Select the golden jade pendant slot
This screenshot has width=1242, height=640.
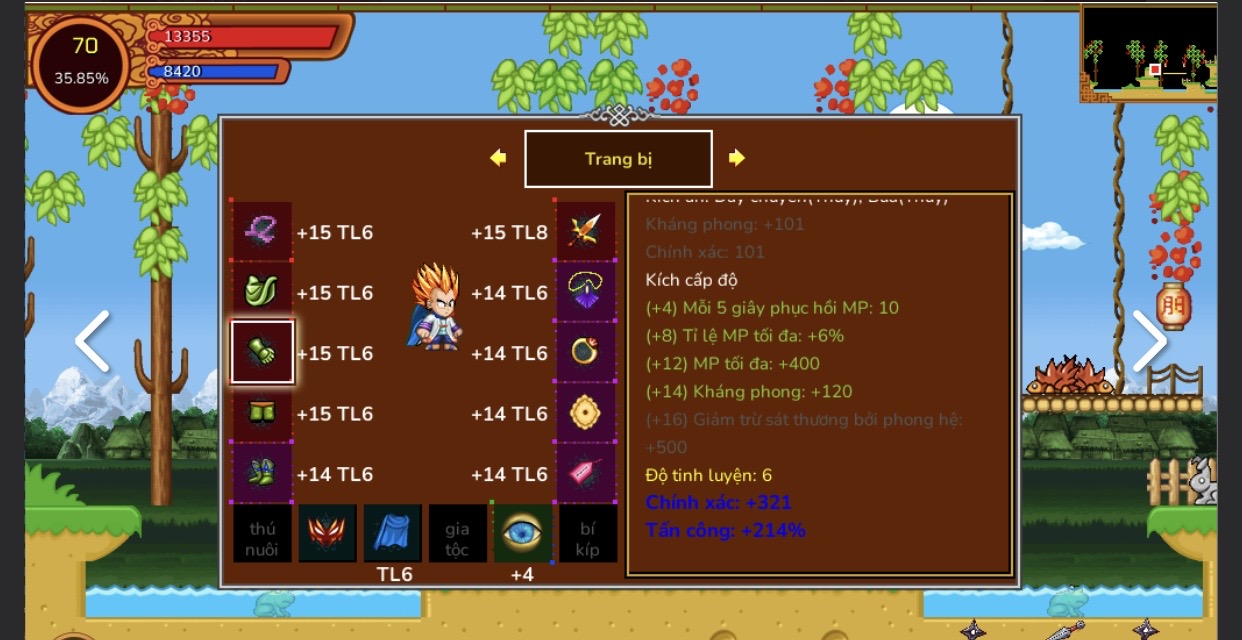coord(585,413)
